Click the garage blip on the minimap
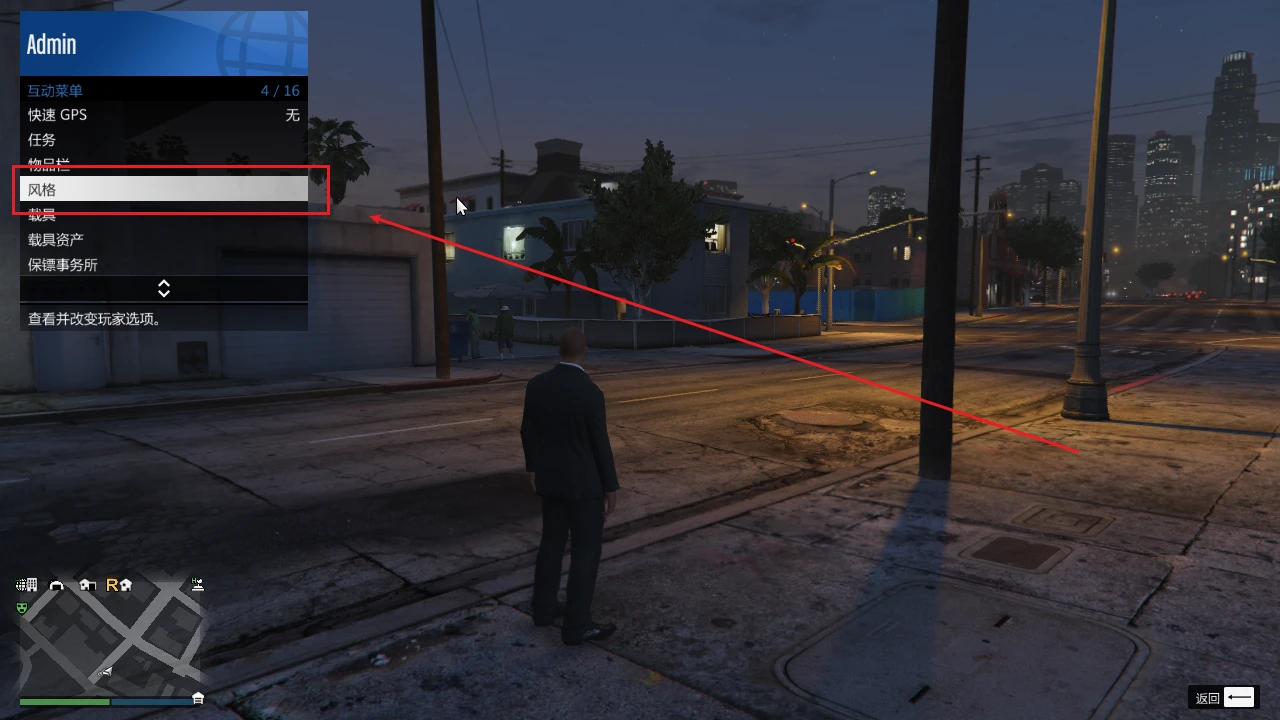 (x=56, y=586)
